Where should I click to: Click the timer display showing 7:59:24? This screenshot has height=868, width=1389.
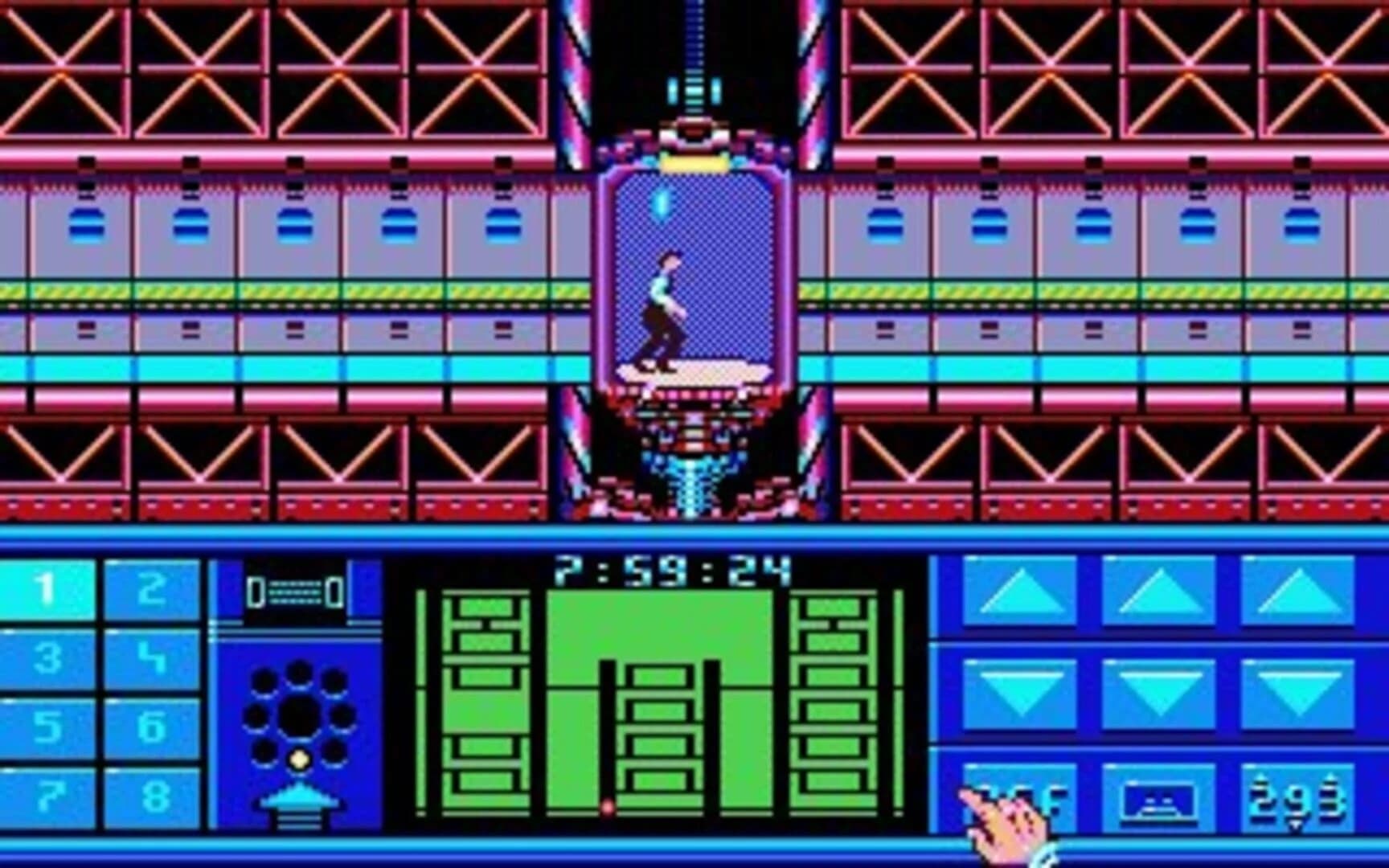coord(671,571)
